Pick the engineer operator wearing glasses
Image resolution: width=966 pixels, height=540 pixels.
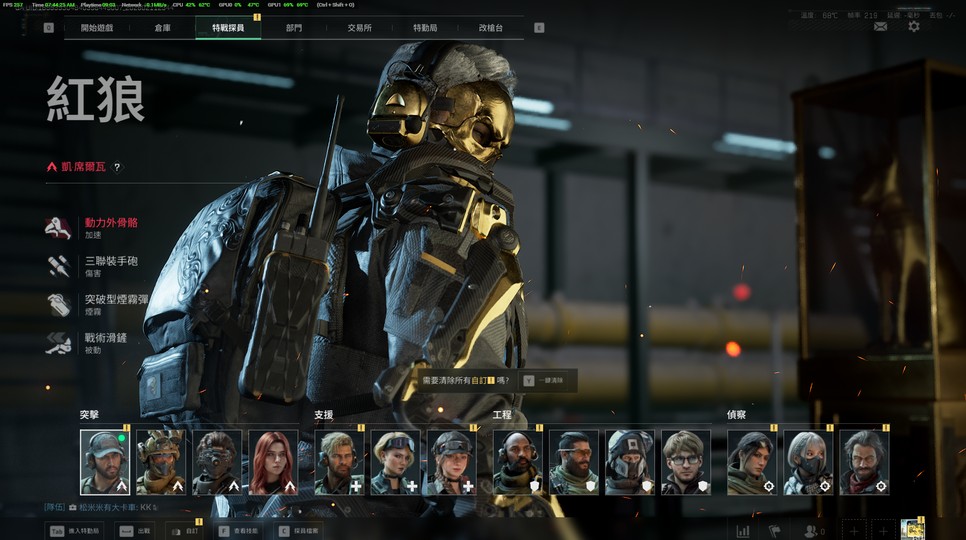[685, 462]
